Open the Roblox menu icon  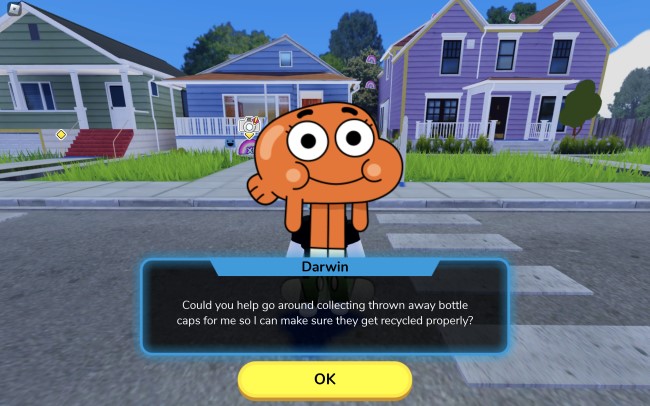pyautogui.click(x=13, y=11)
